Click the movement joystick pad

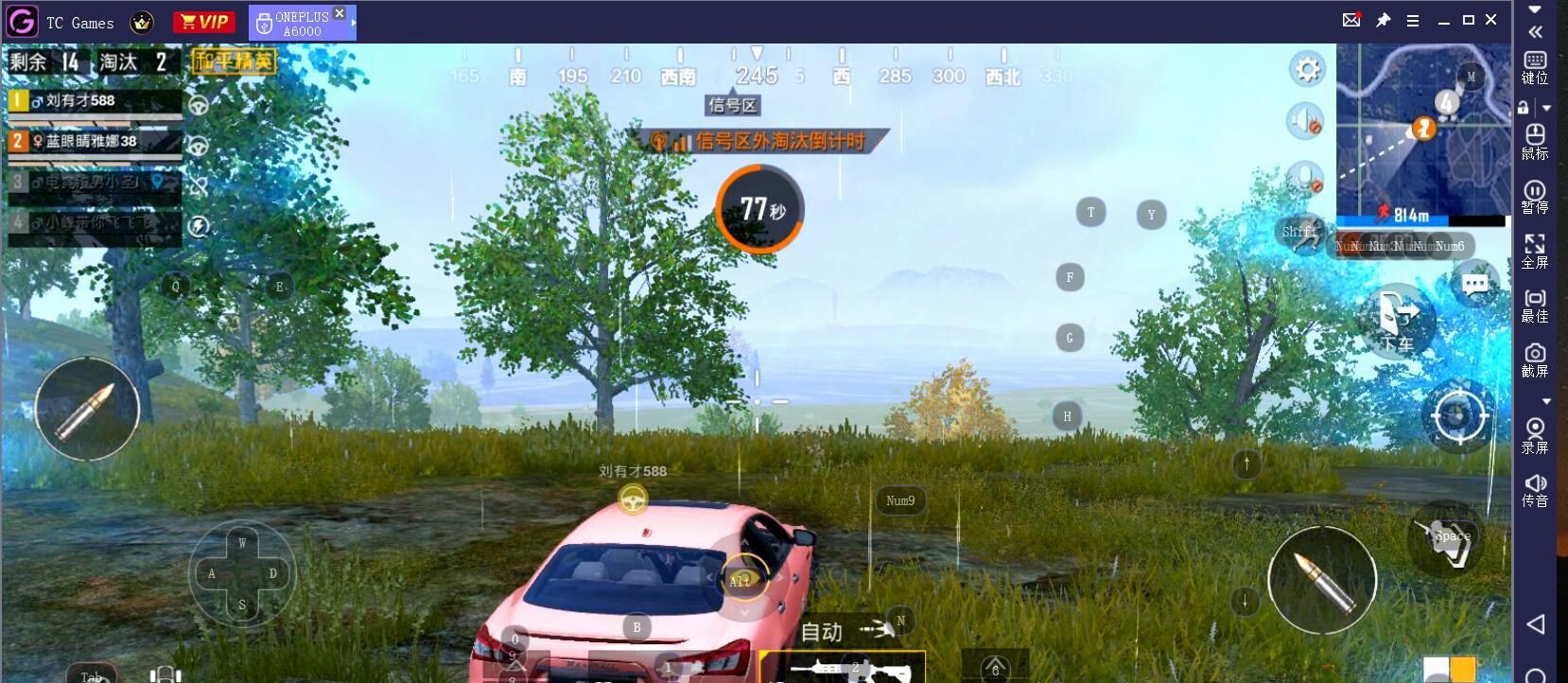pos(242,573)
